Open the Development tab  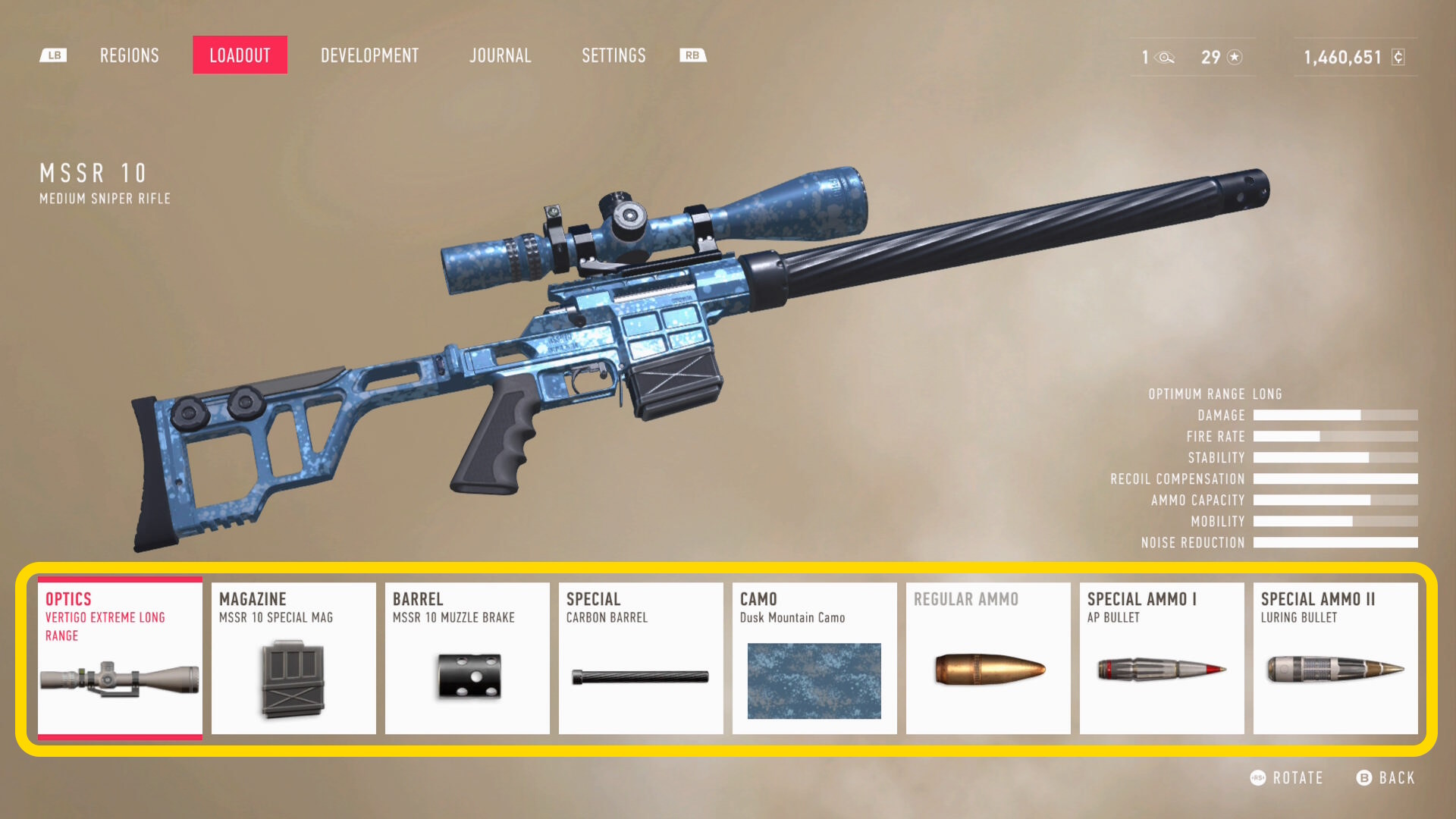369,55
